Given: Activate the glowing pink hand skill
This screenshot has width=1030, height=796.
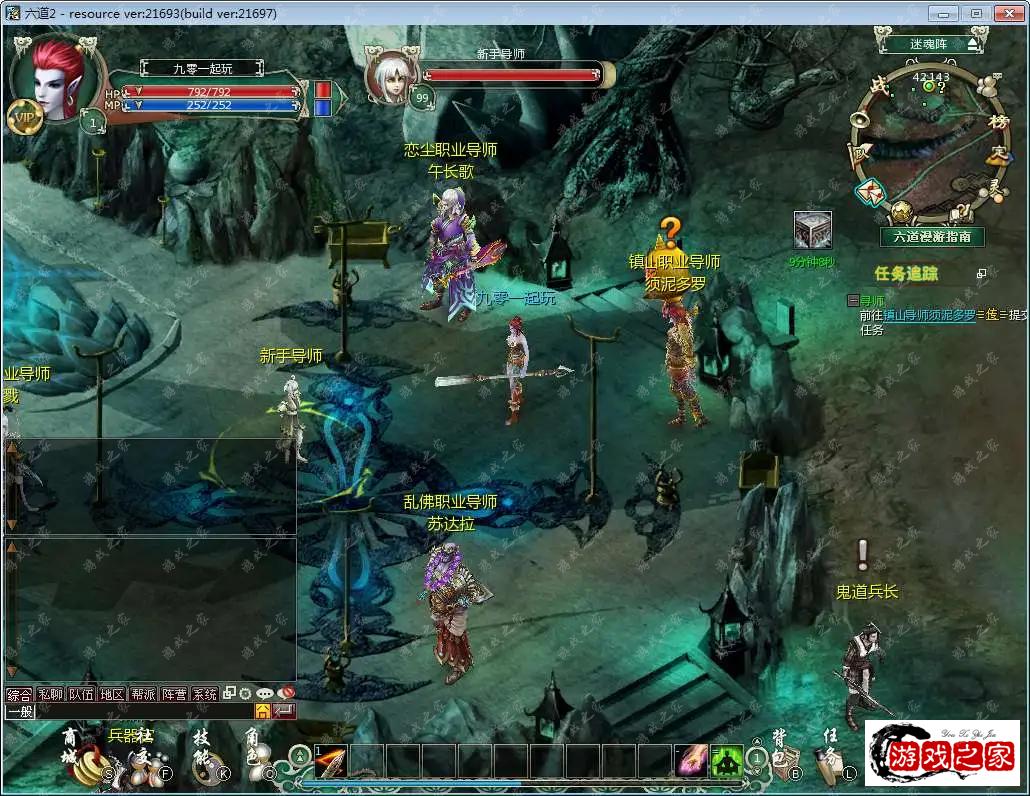Looking at the screenshot, I should [x=690, y=762].
